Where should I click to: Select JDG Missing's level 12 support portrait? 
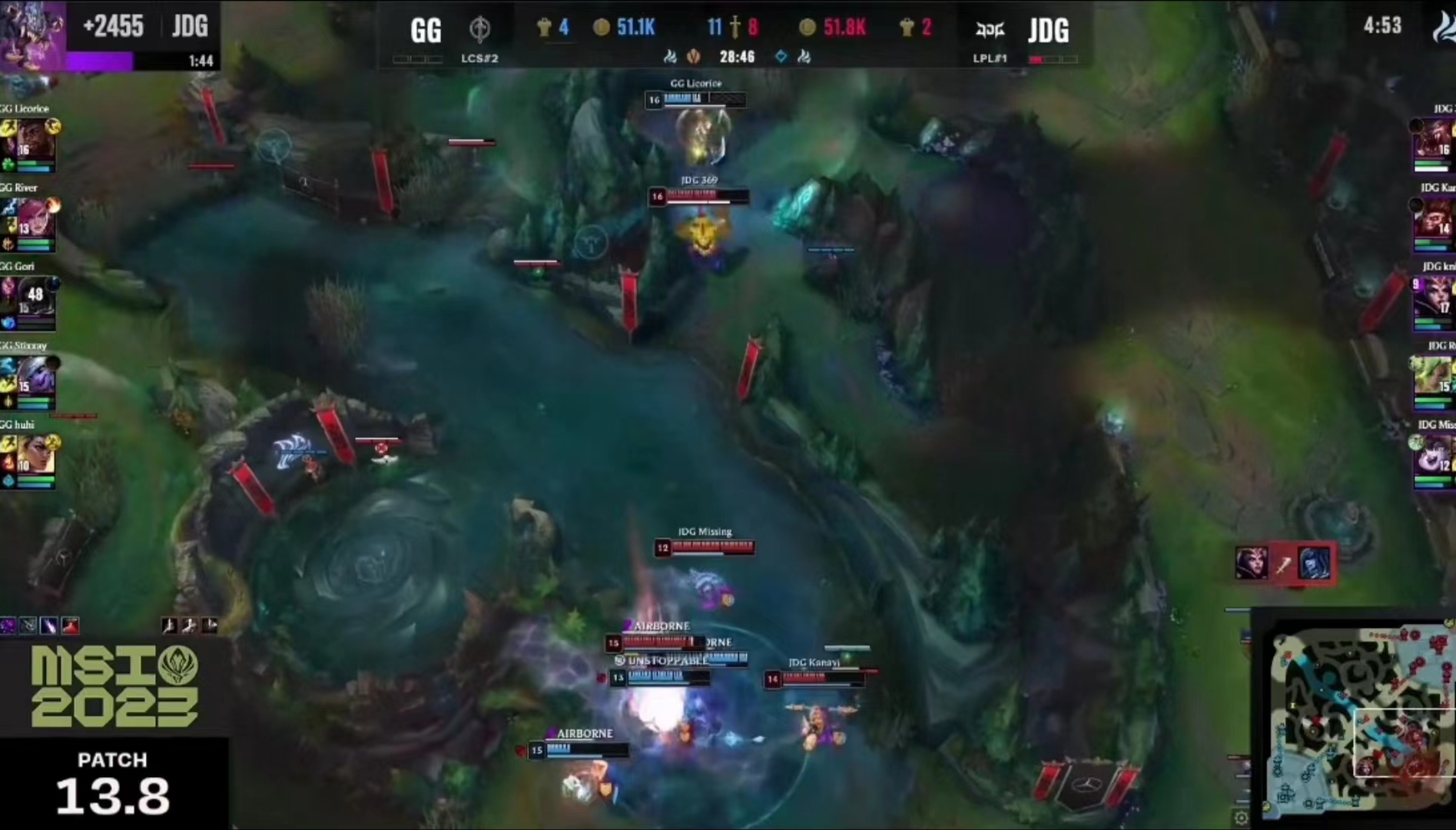pyautogui.click(x=1435, y=456)
